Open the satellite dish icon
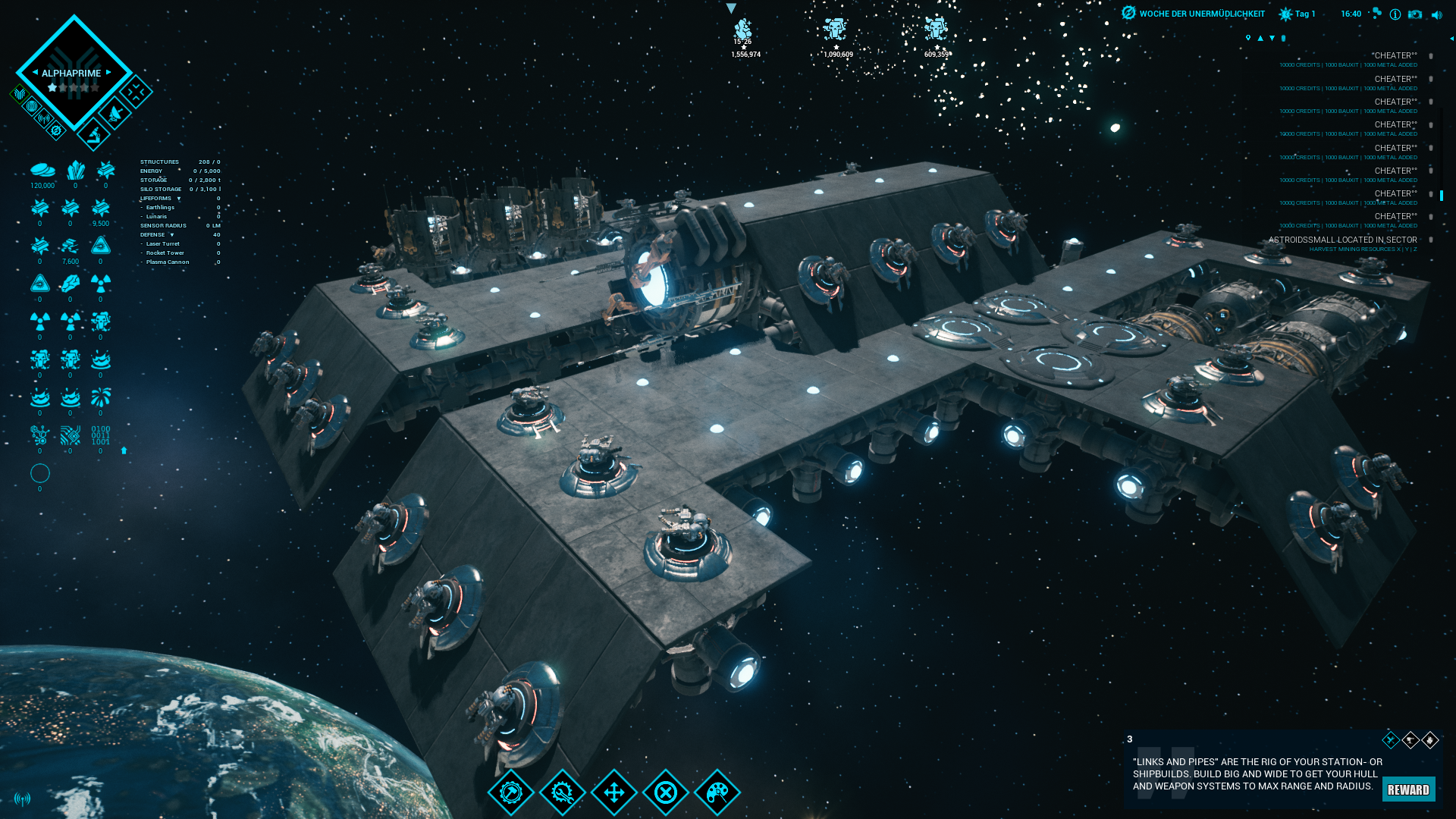 [115, 115]
